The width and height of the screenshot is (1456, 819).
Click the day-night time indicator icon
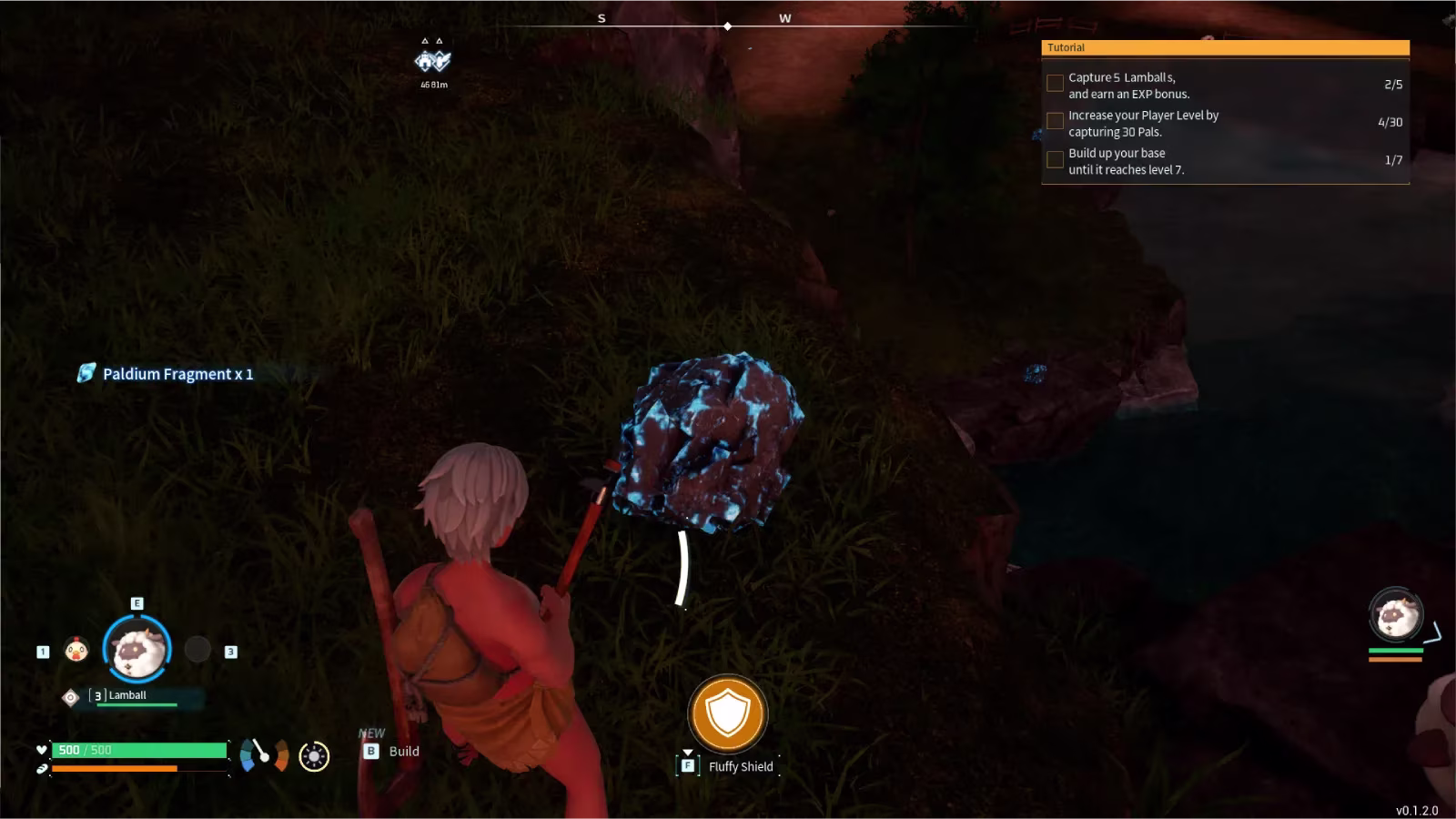(x=314, y=756)
